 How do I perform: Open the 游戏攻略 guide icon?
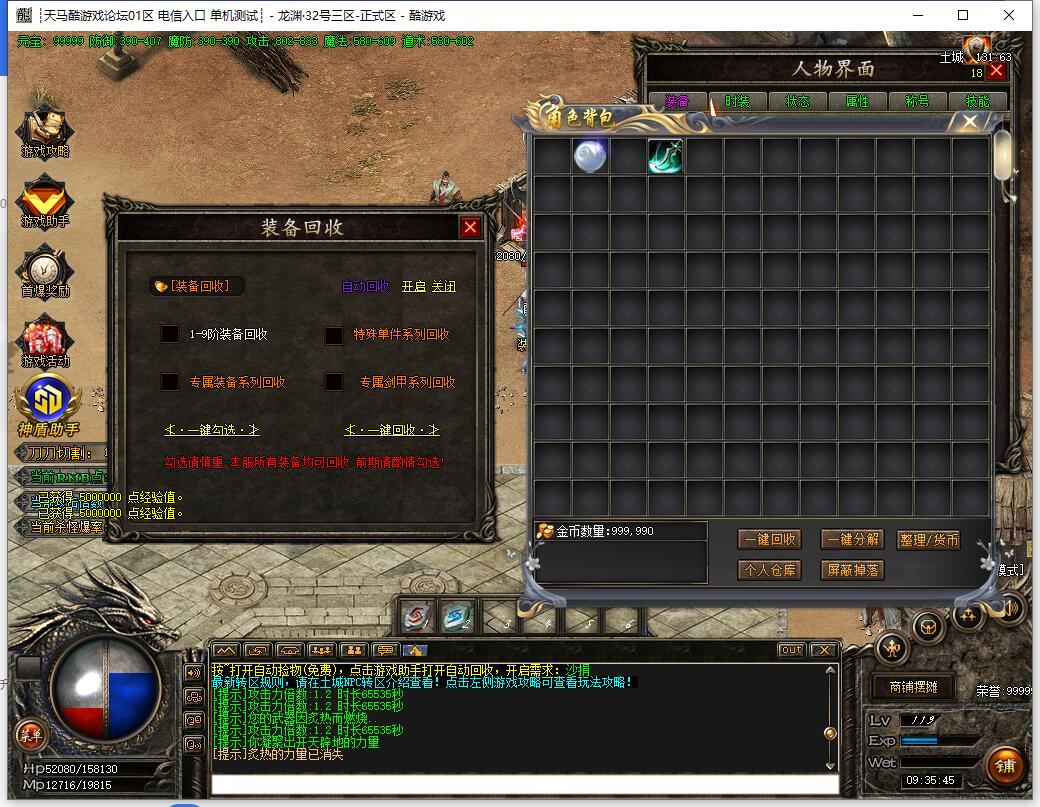tap(45, 132)
